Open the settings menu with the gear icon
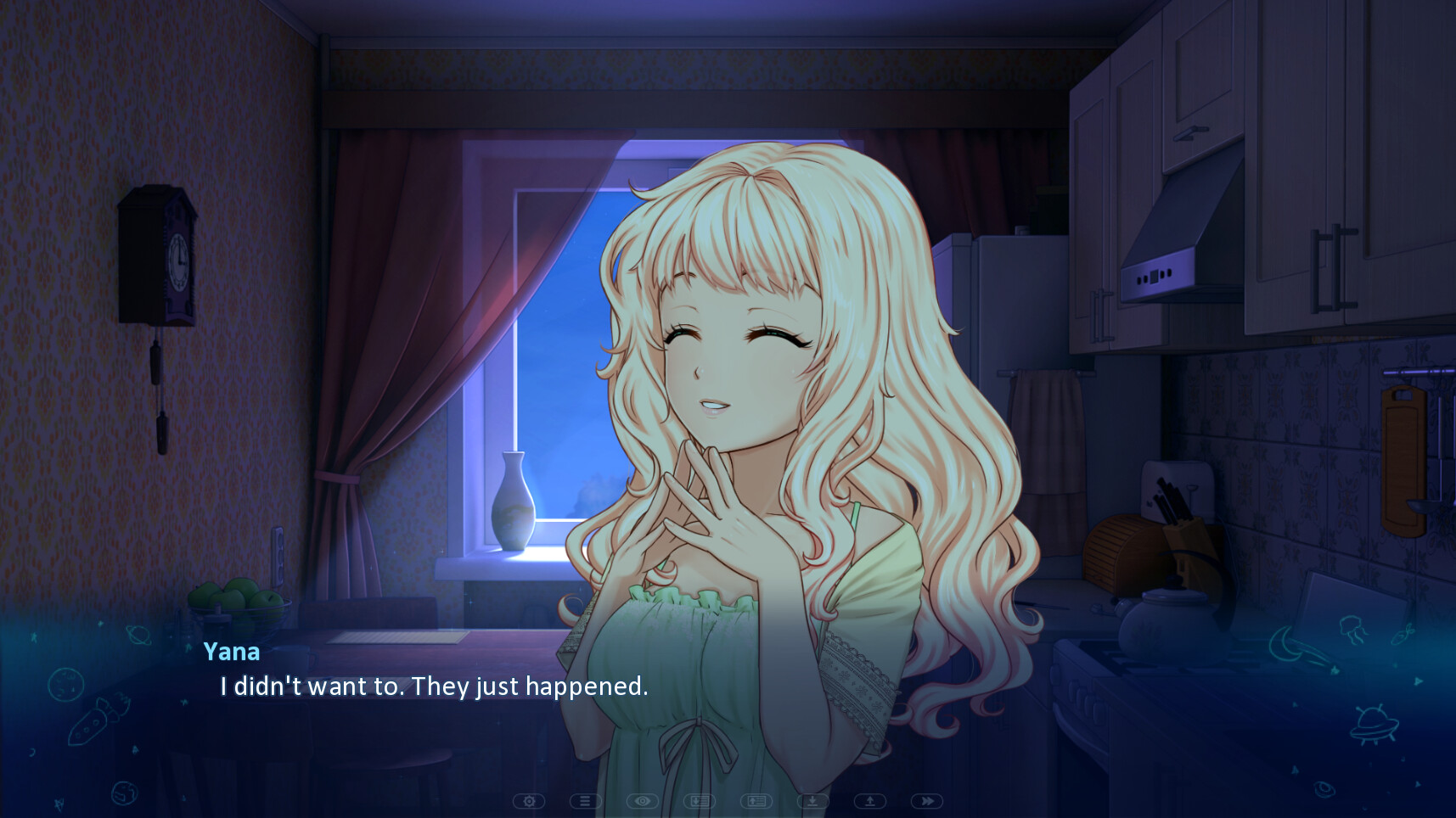Screen dimensions: 1456x818 (530, 800)
